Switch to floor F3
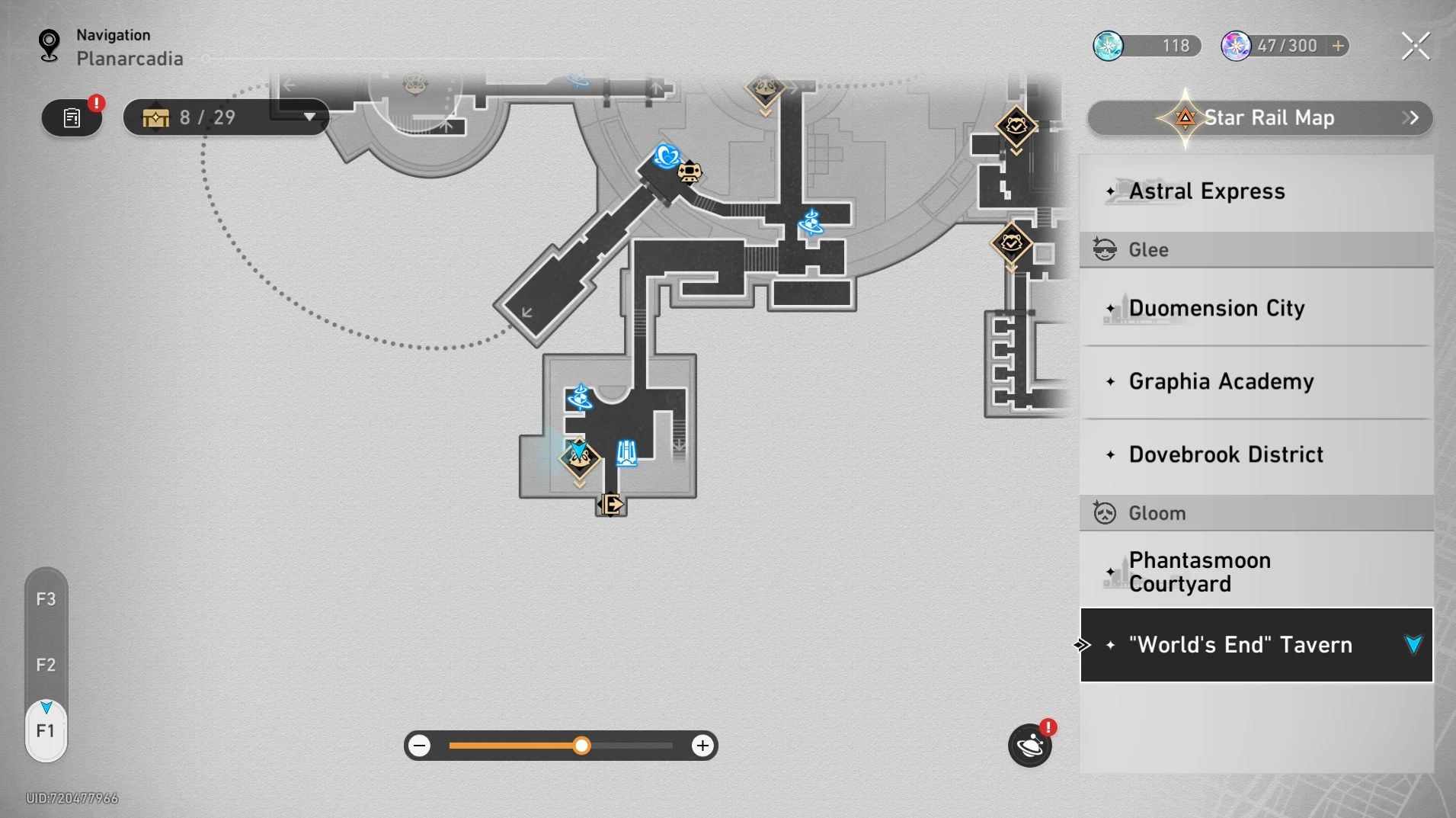This screenshot has width=1456, height=818. coord(46,599)
